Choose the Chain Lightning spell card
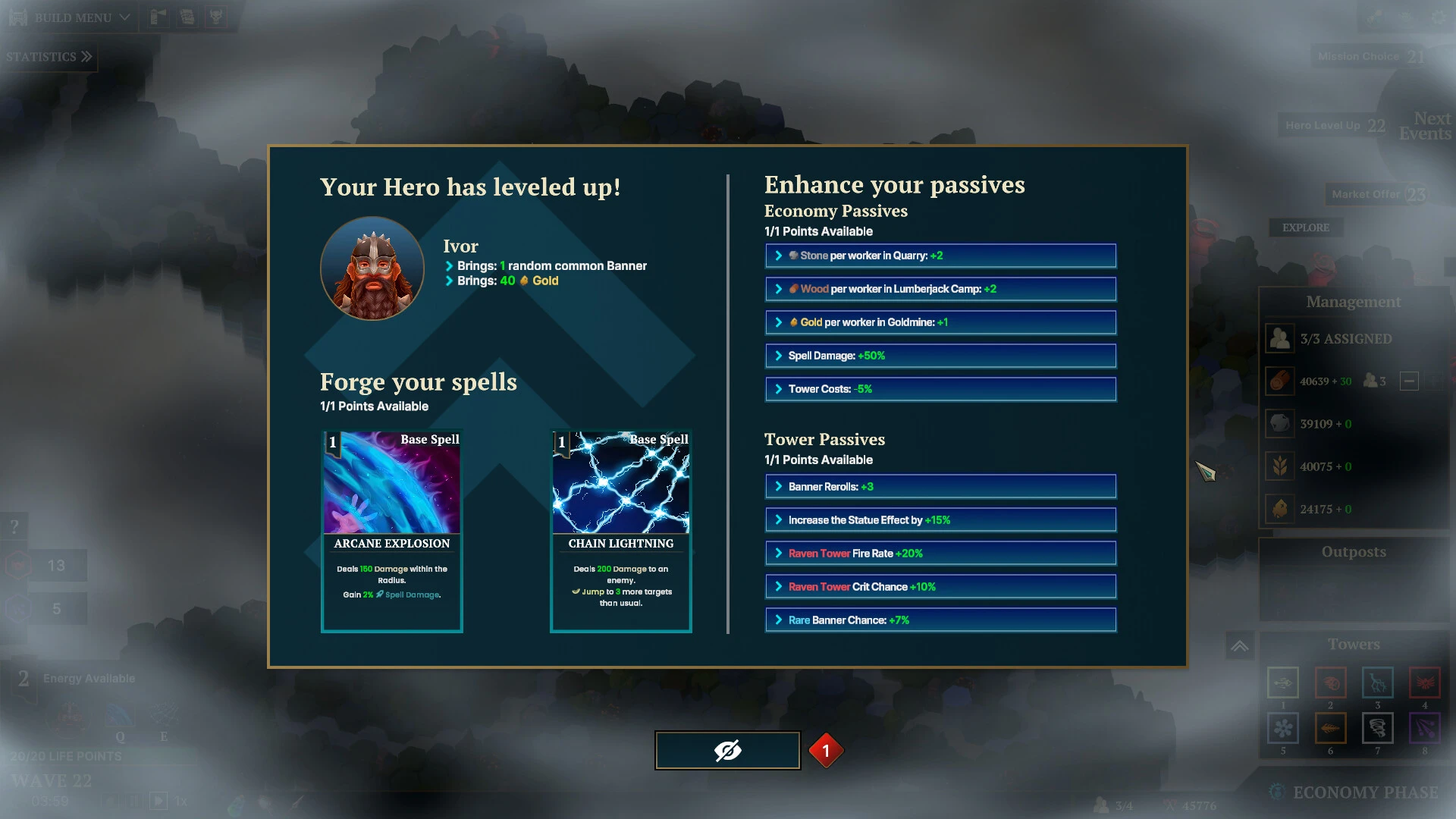Screen dimensions: 1456x819 click(x=620, y=531)
